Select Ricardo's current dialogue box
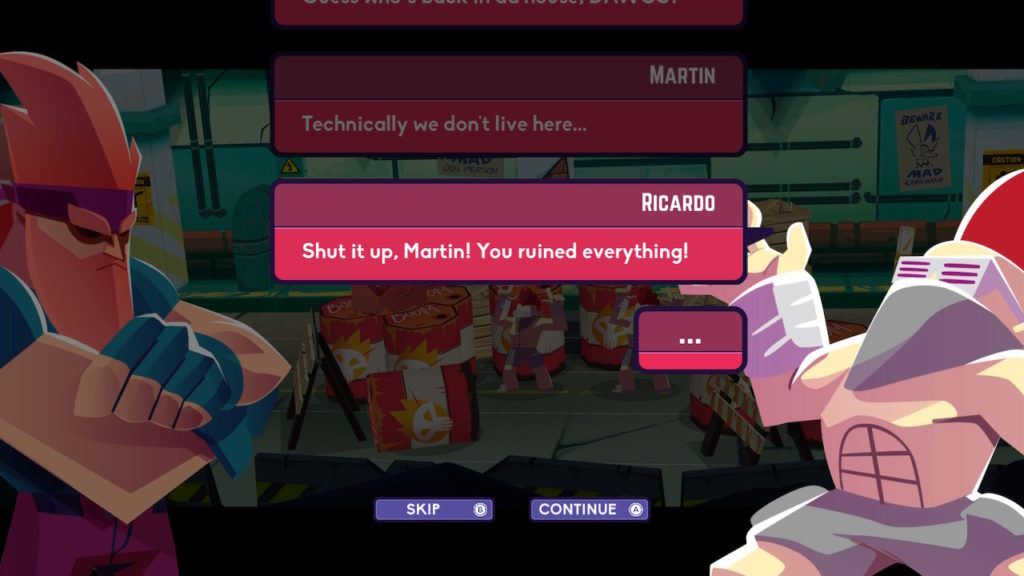 point(508,250)
